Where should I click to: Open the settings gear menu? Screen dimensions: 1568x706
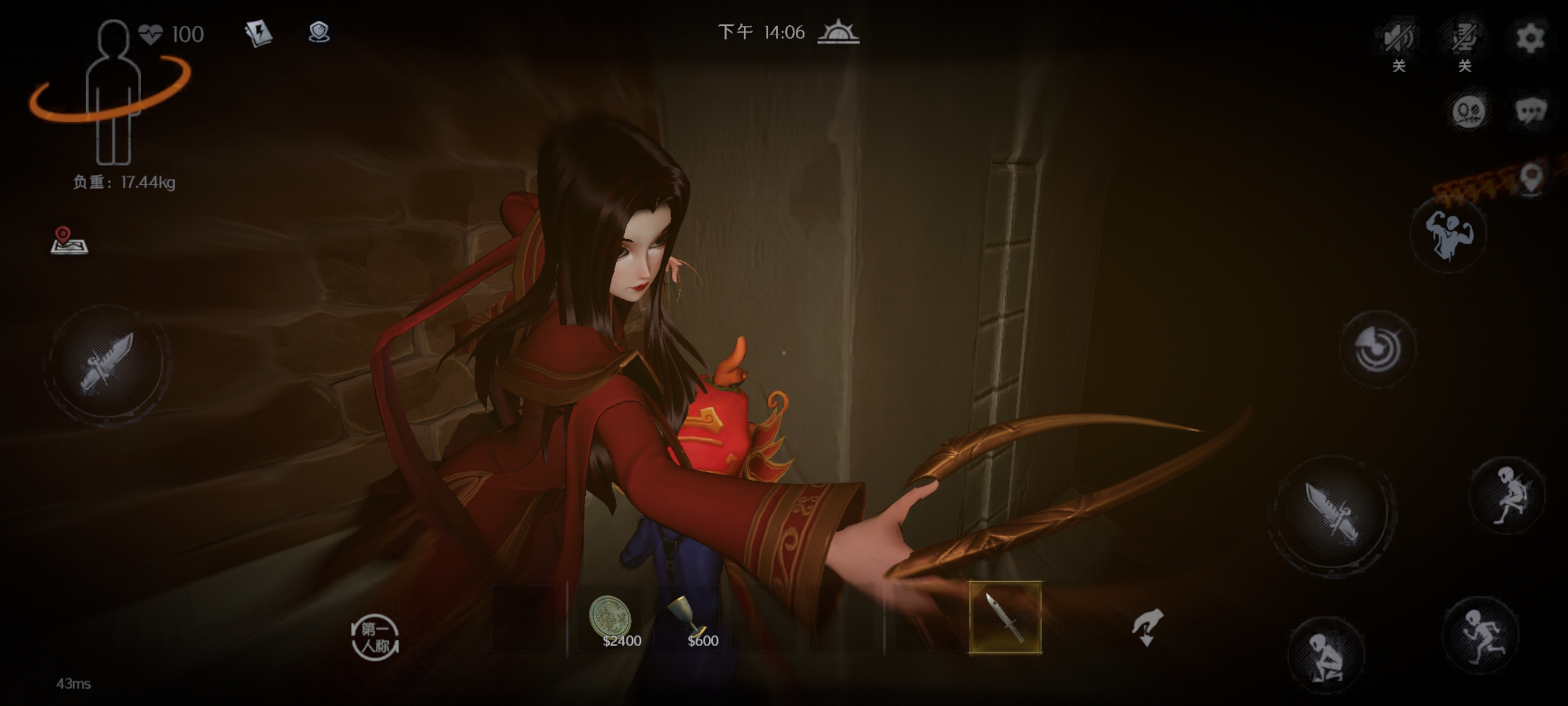(1529, 38)
